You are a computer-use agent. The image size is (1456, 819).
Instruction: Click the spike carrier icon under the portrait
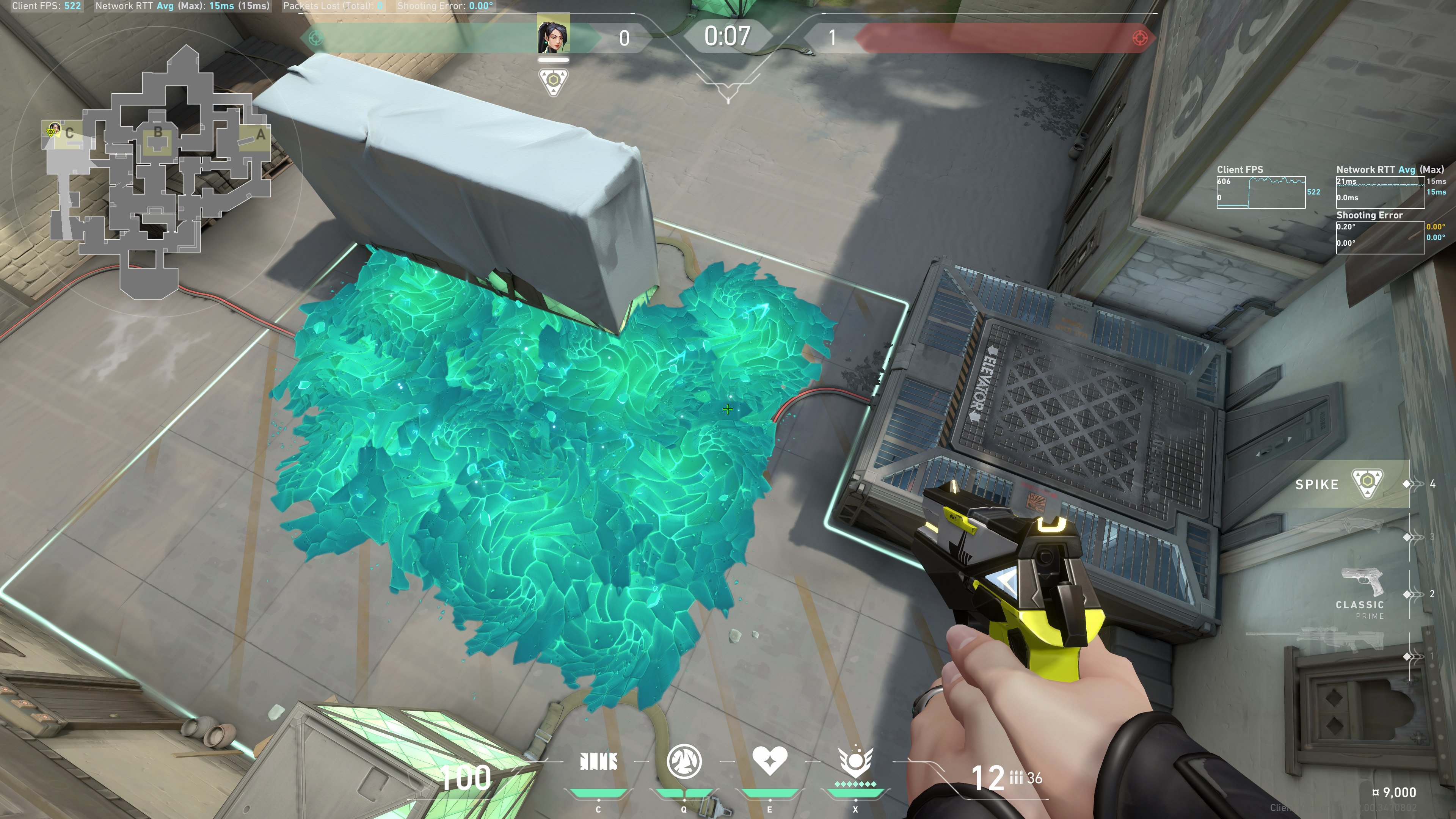point(553,82)
